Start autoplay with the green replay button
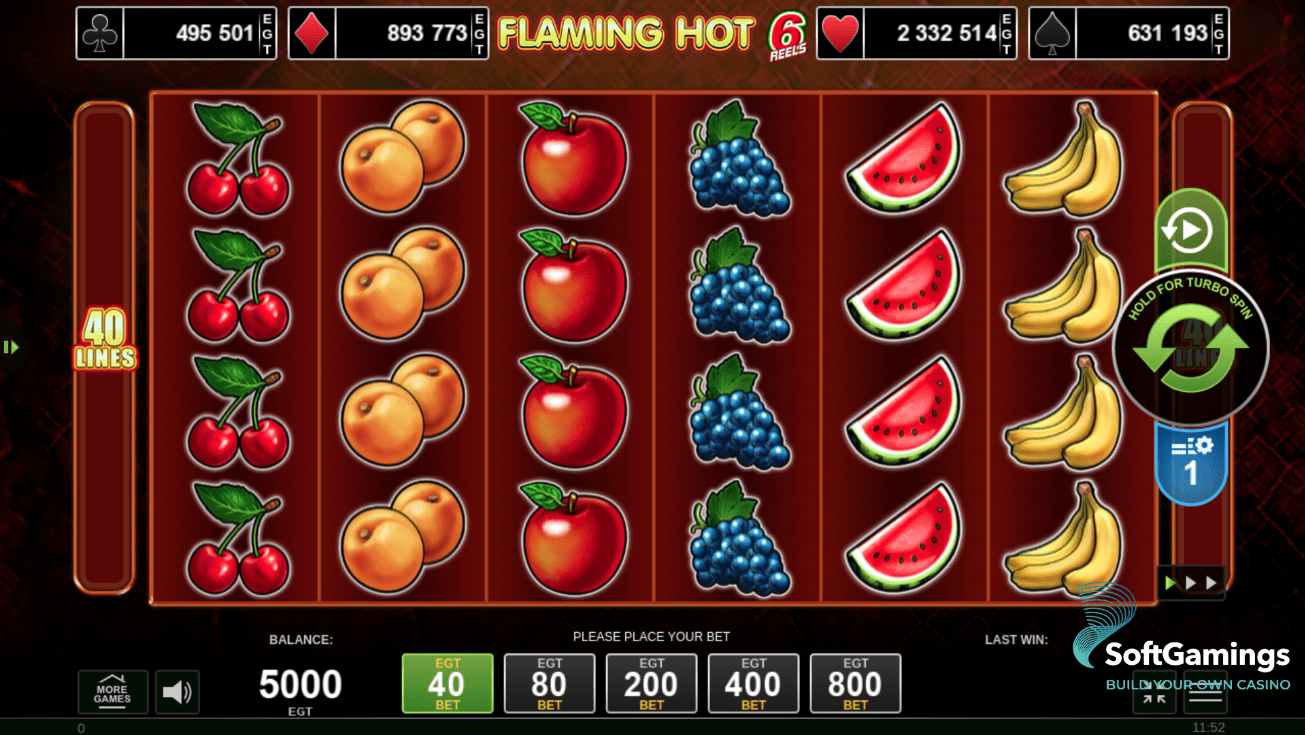Viewport: 1305px width, 735px height. point(1190,232)
